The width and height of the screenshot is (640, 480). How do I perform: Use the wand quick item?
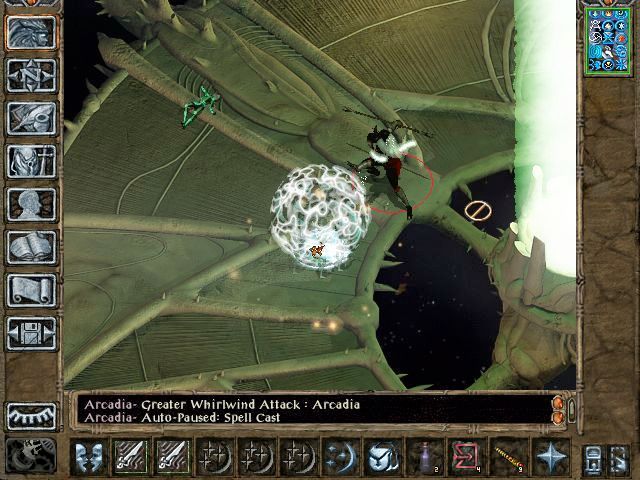[508, 457]
